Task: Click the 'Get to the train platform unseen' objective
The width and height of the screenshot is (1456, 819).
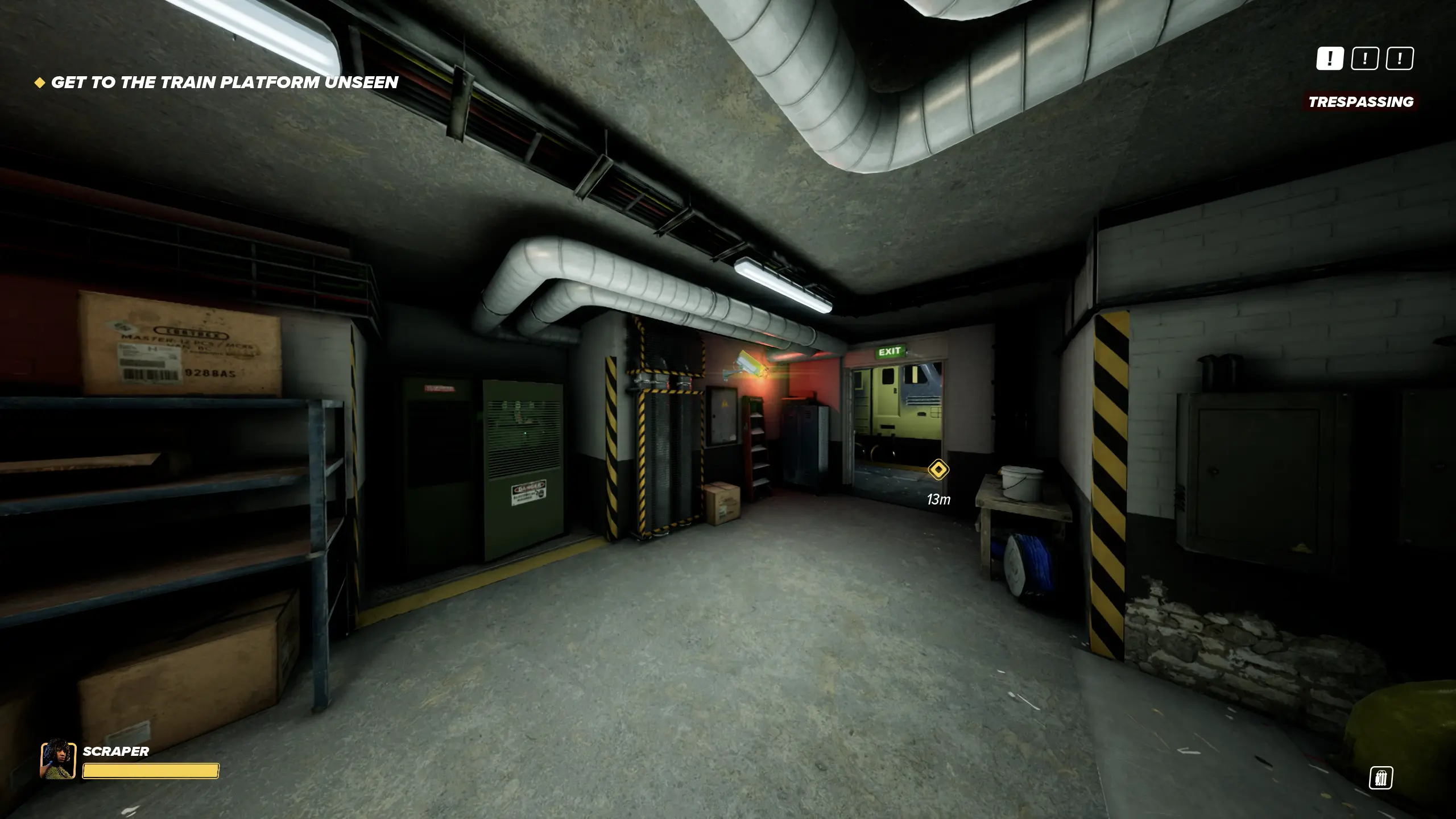Action: point(224,82)
